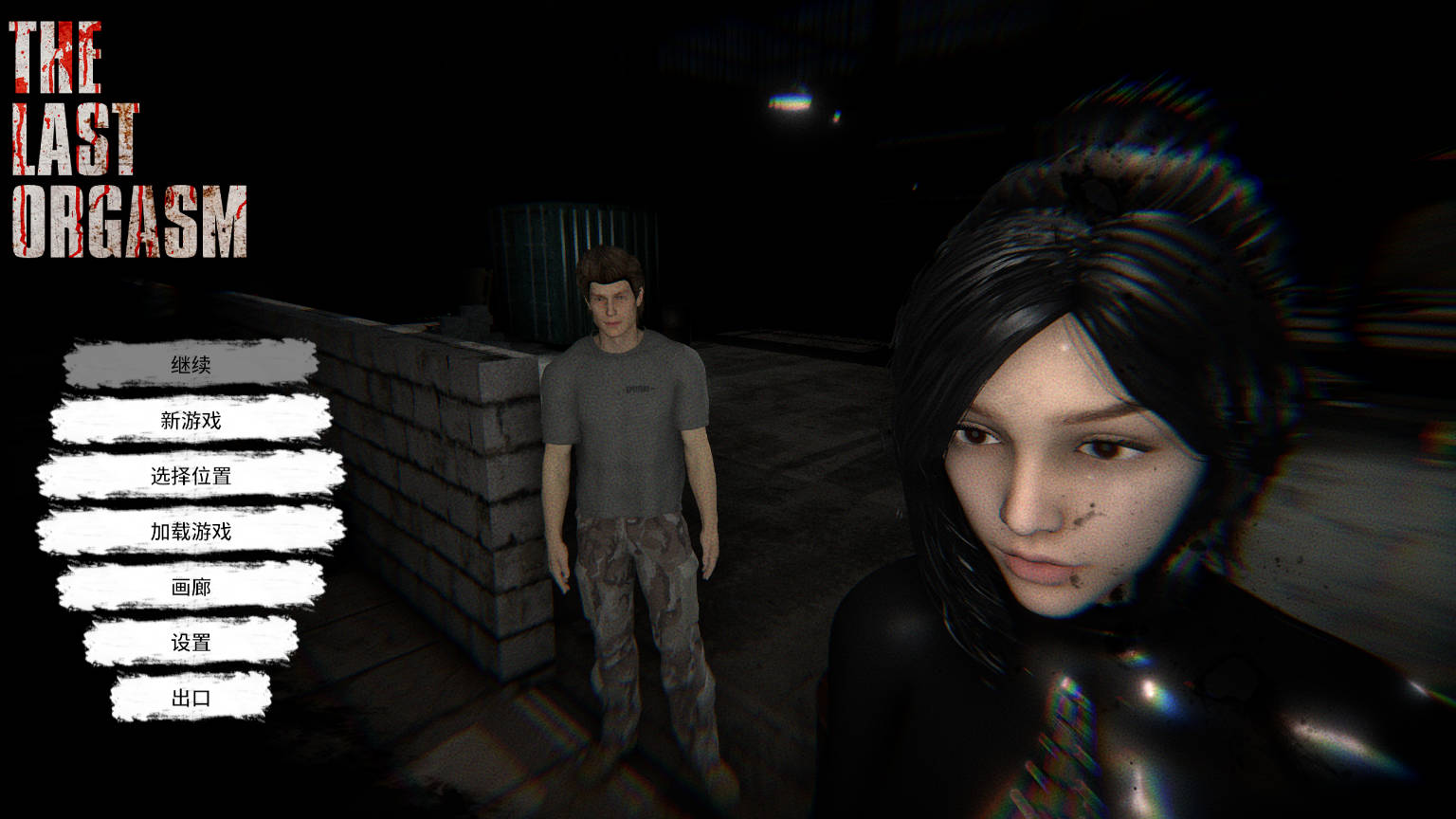This screenshot has width=1456, height=819.
Task: Exit the game with 出口
Action: [x=191, y=698]
